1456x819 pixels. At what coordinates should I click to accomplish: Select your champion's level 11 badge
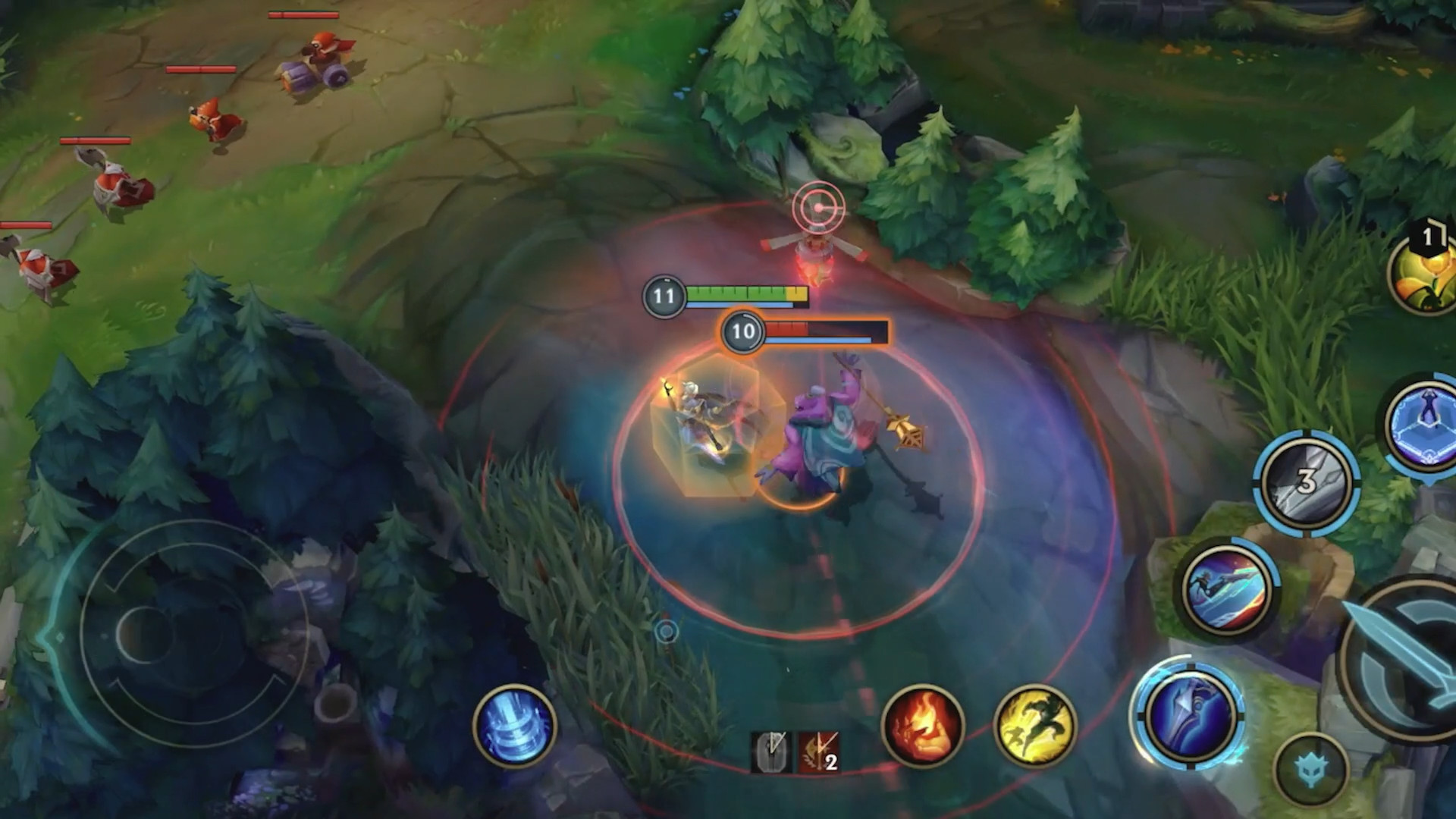click(x=664, y=297)
